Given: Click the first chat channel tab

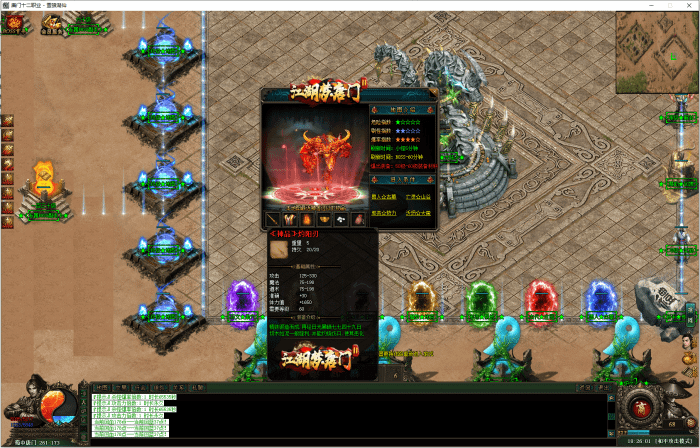Looking at the screenshot, I should click(101, 387).
